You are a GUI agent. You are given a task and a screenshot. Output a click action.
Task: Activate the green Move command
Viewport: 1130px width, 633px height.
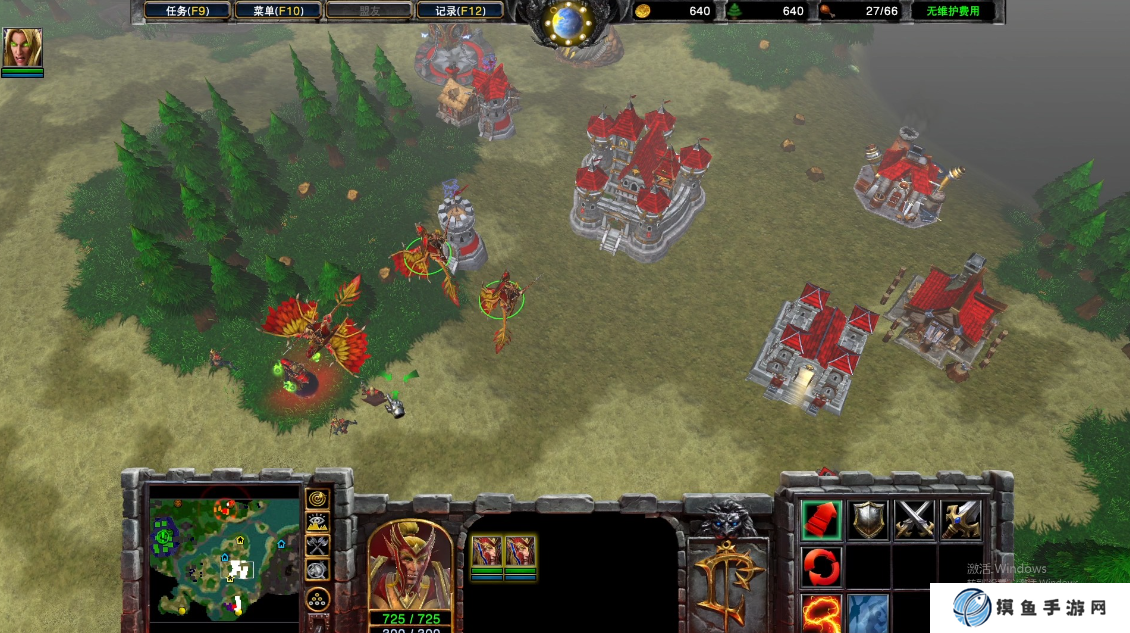point(821,519)
